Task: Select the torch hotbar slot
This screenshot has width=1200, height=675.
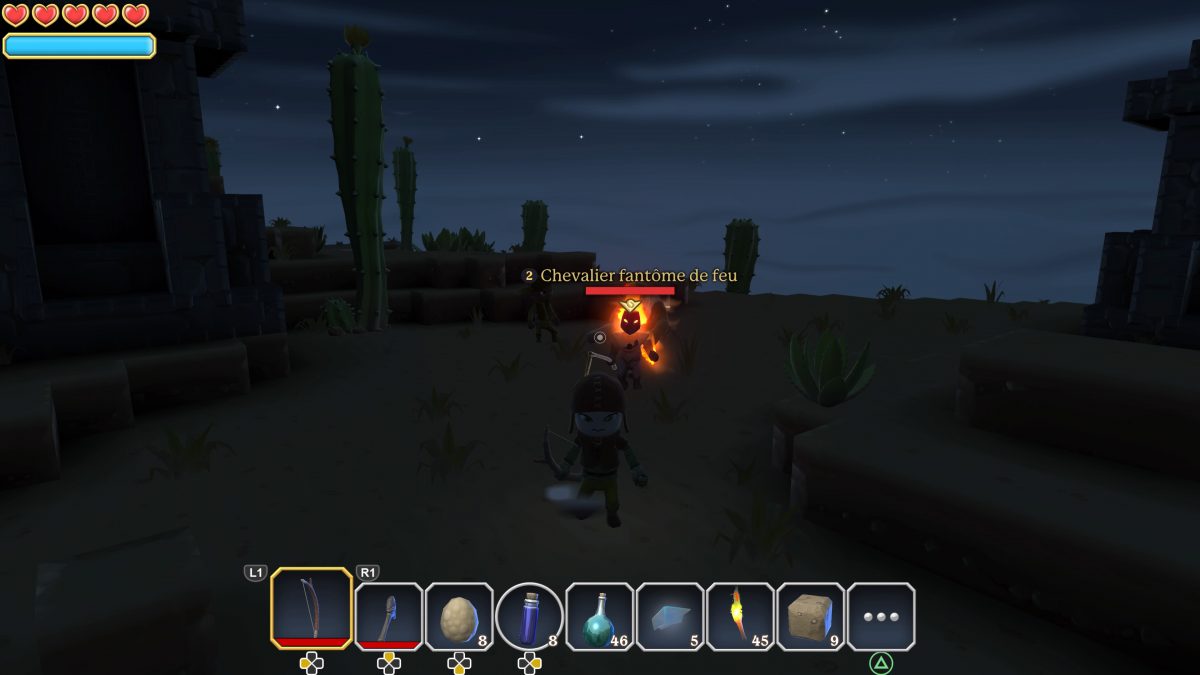Action: pyautogui.click(x=740, y=616)
